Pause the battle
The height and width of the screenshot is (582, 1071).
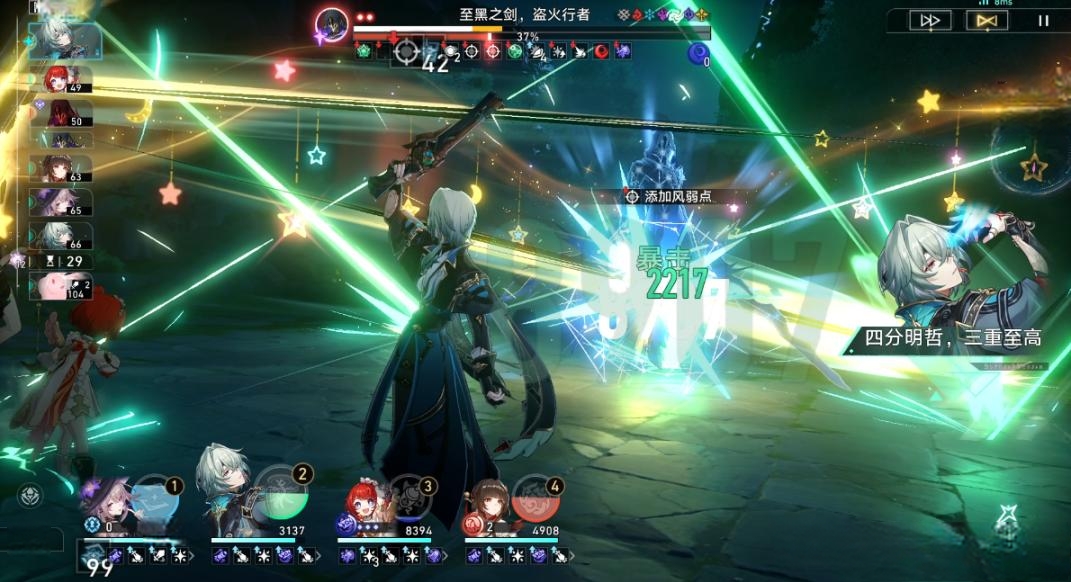pos(1043,20)
